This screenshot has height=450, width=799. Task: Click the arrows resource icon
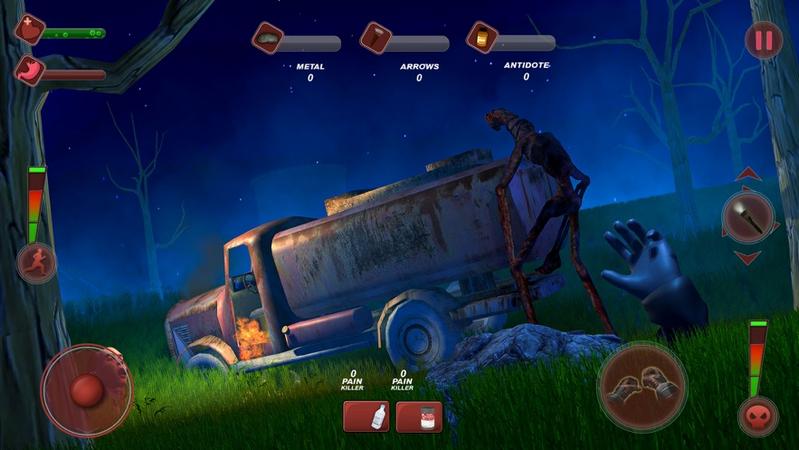[x=375, y=38]
